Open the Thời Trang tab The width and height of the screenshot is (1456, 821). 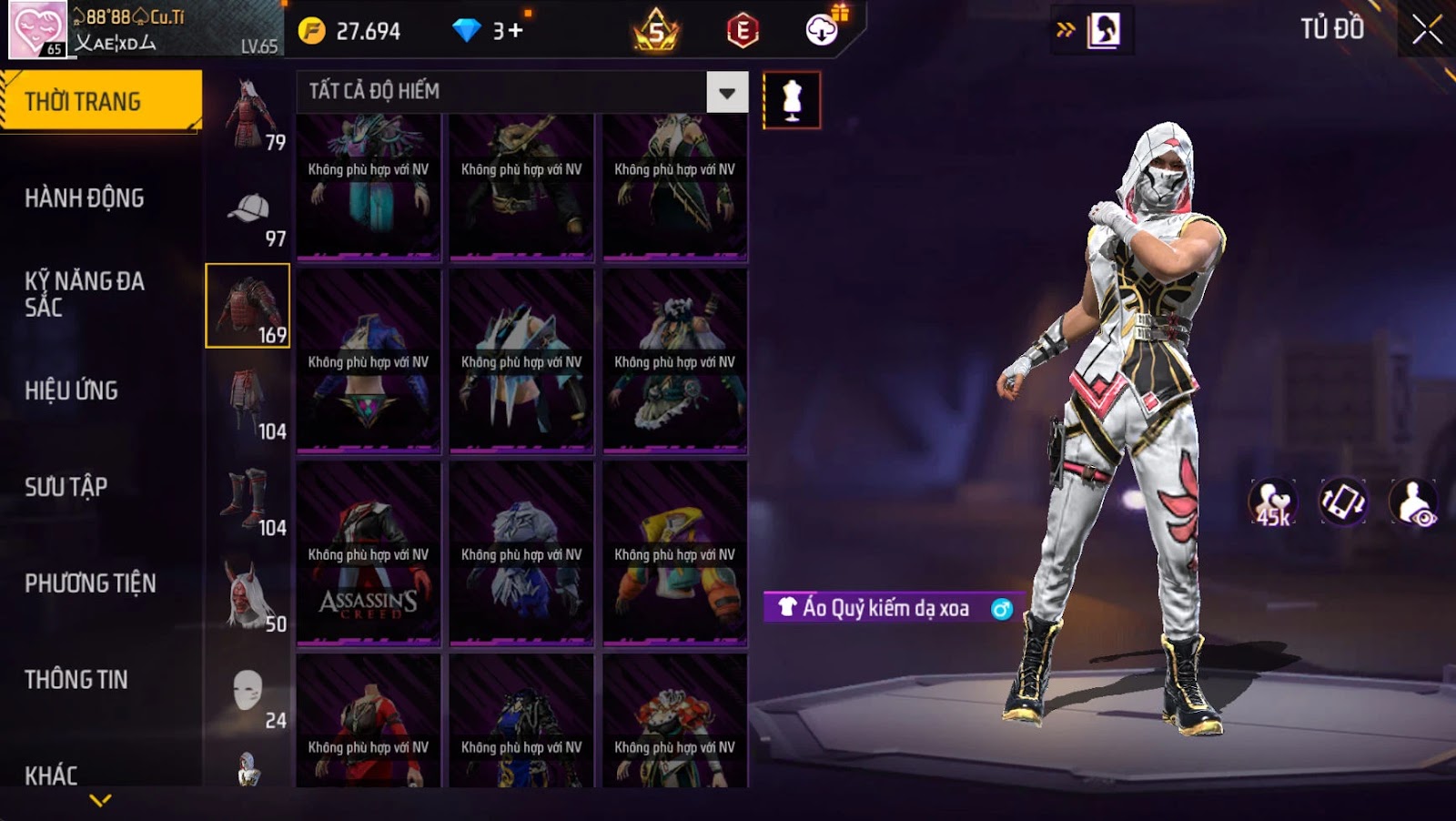[x=100, y=101]
